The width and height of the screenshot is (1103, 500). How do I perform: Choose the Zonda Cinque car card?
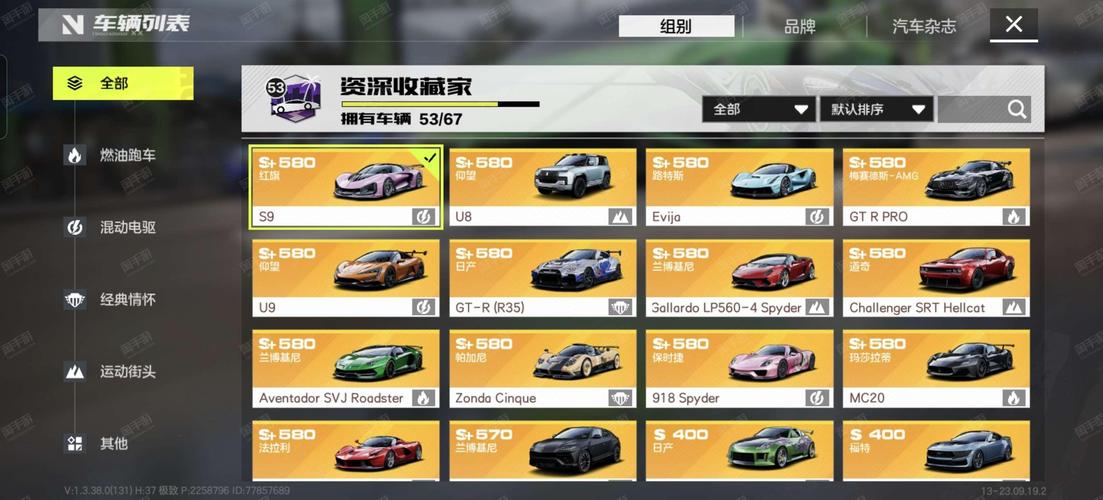[542, 369]
